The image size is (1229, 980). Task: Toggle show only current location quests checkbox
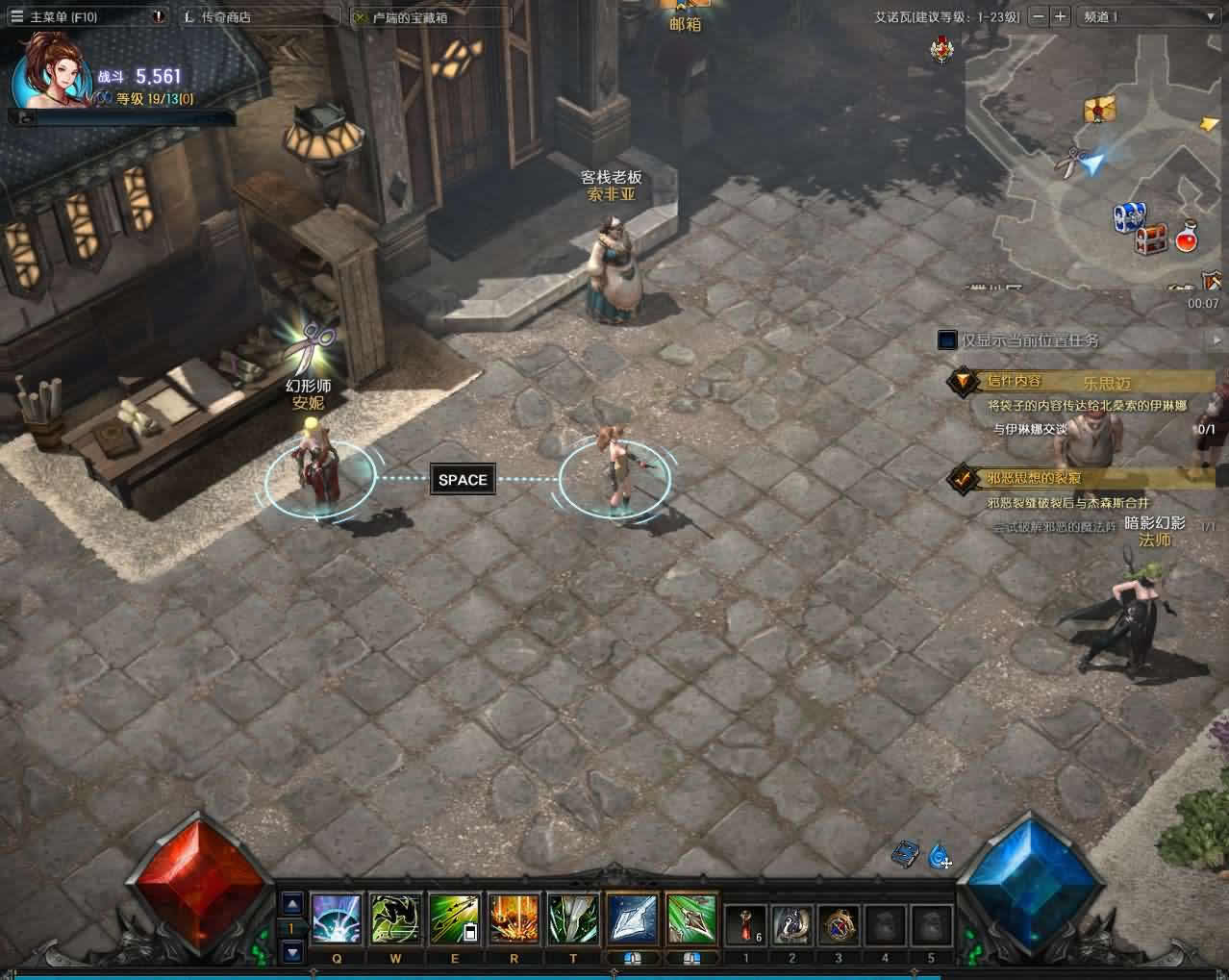point(947,340)
